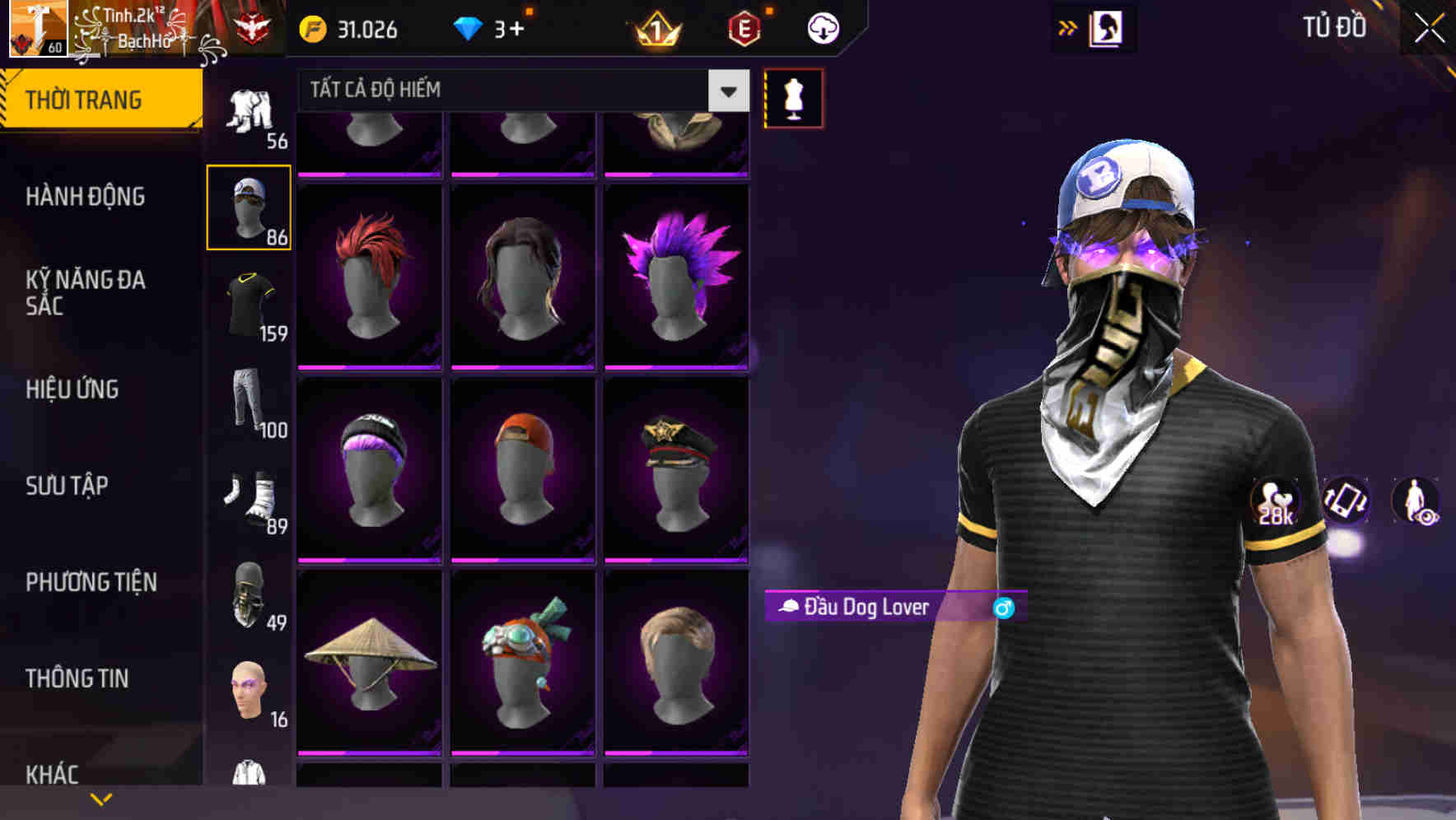Select the helmet category icon showing 86 items
Image resolution: width=1456 pixels, height=820 pixels.
coord(250,206)
